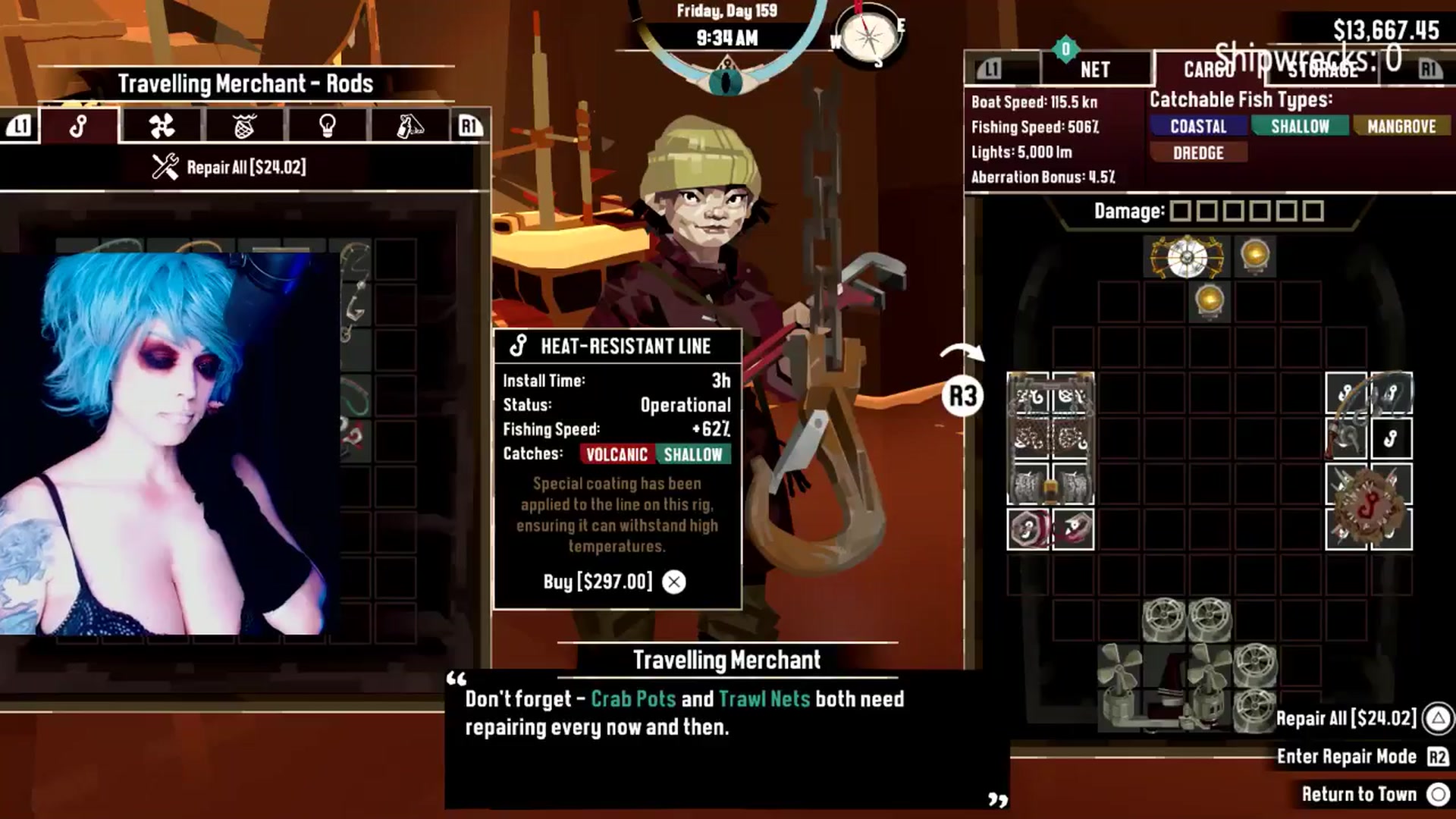This screenshot has width=1456, height=819.
Task: Switch to the NET tab
Action: click(1094, 70)
